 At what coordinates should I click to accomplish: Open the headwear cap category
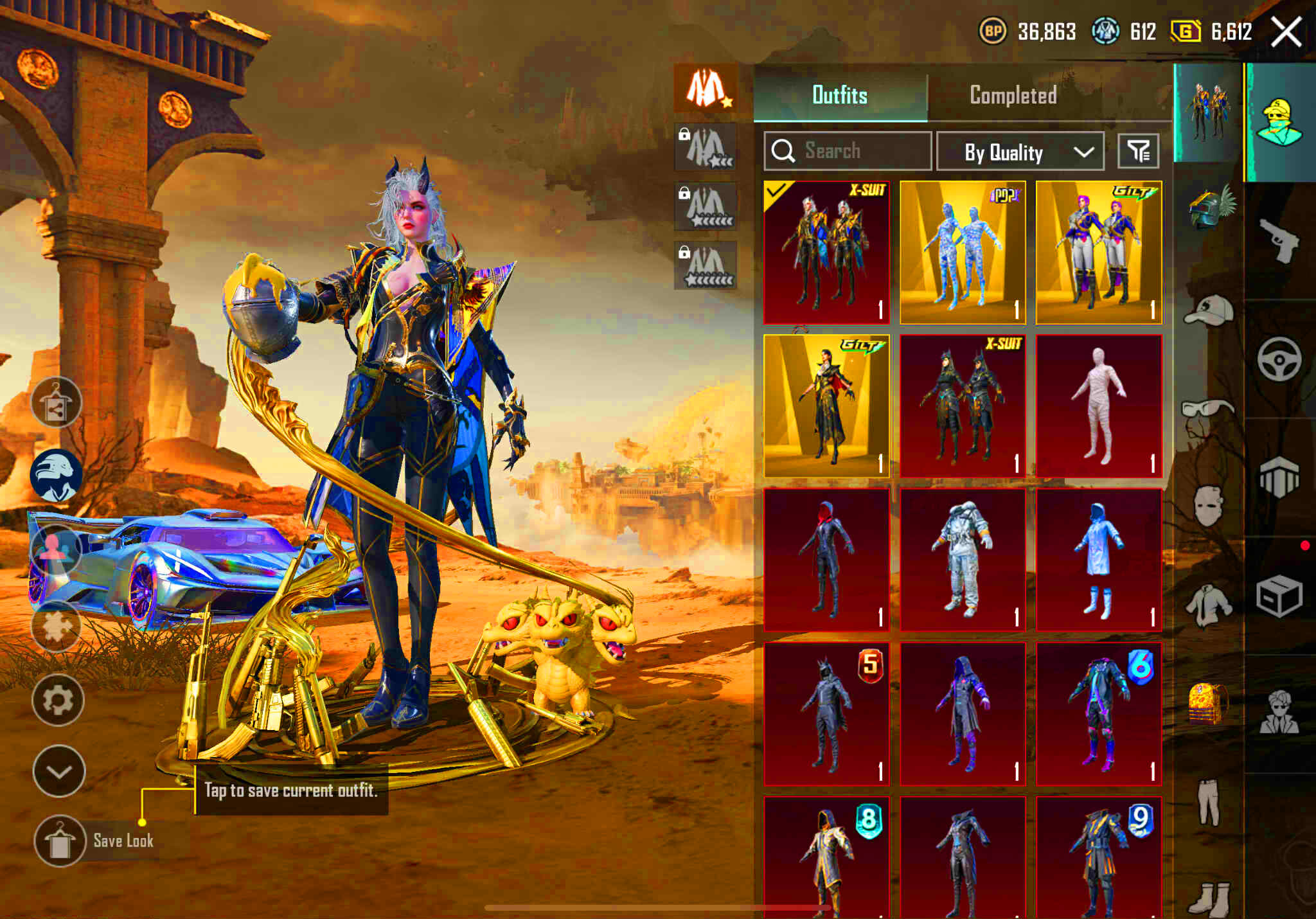click(x=1207, y=309)
